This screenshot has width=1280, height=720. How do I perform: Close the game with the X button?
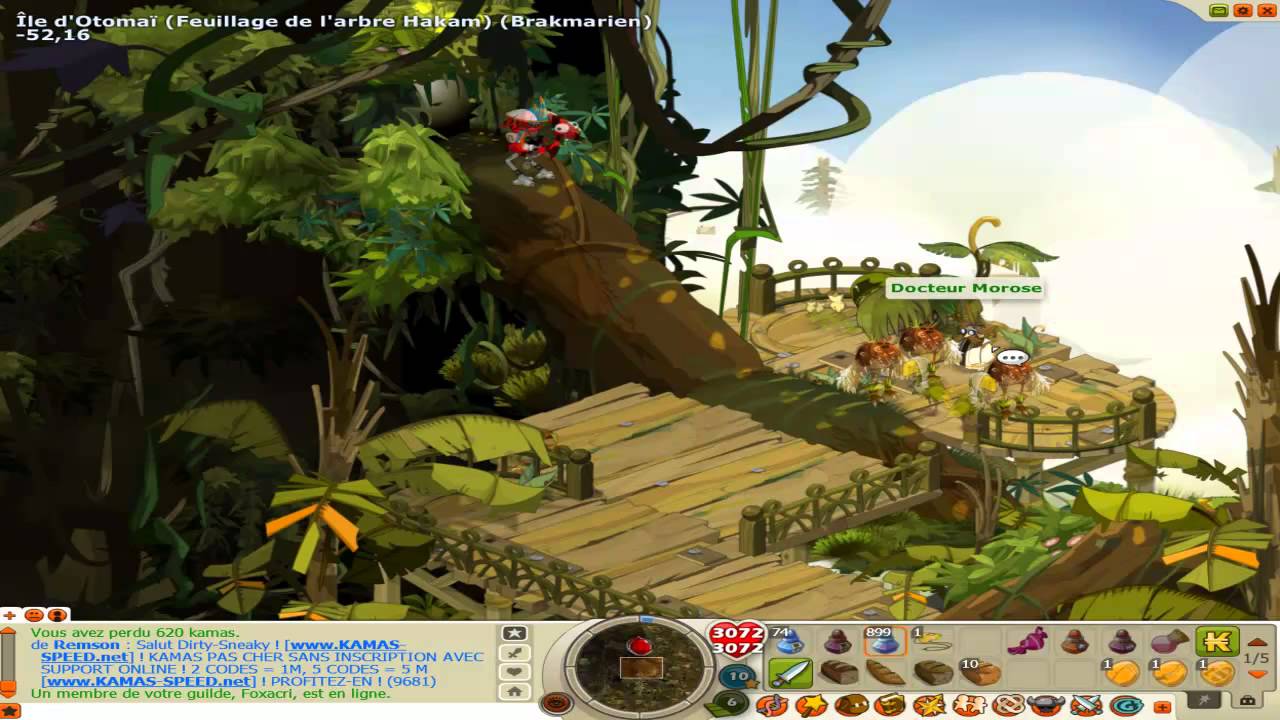(x=1267, y=11)
